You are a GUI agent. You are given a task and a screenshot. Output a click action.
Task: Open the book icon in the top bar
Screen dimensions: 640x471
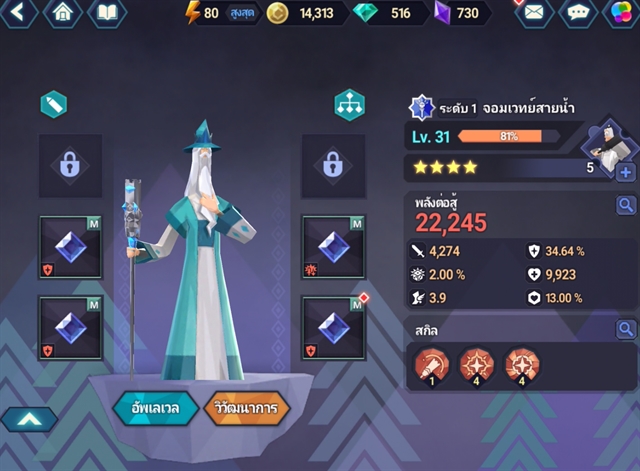[107, 13]
